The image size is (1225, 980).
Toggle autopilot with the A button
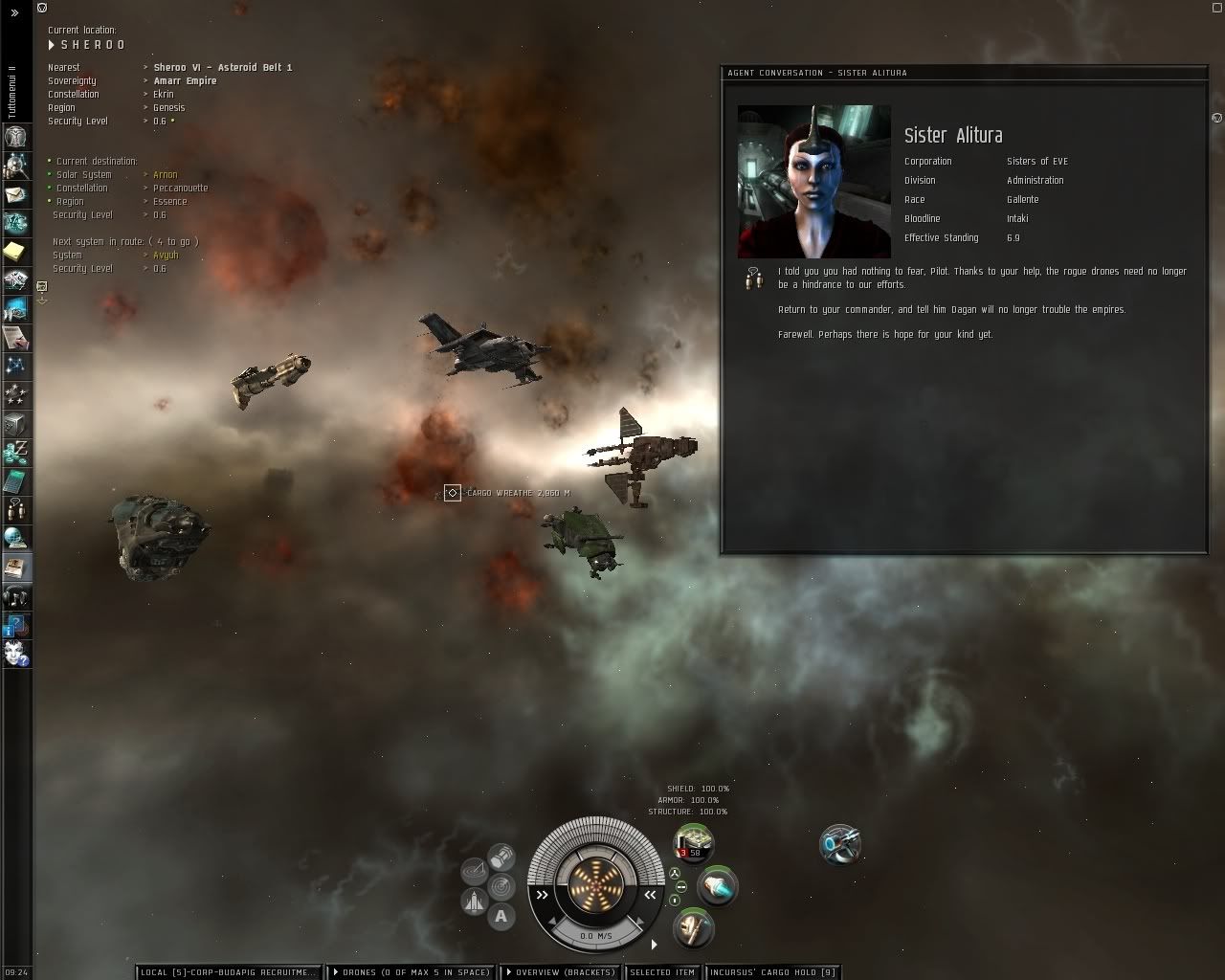(x=501, y=916)
